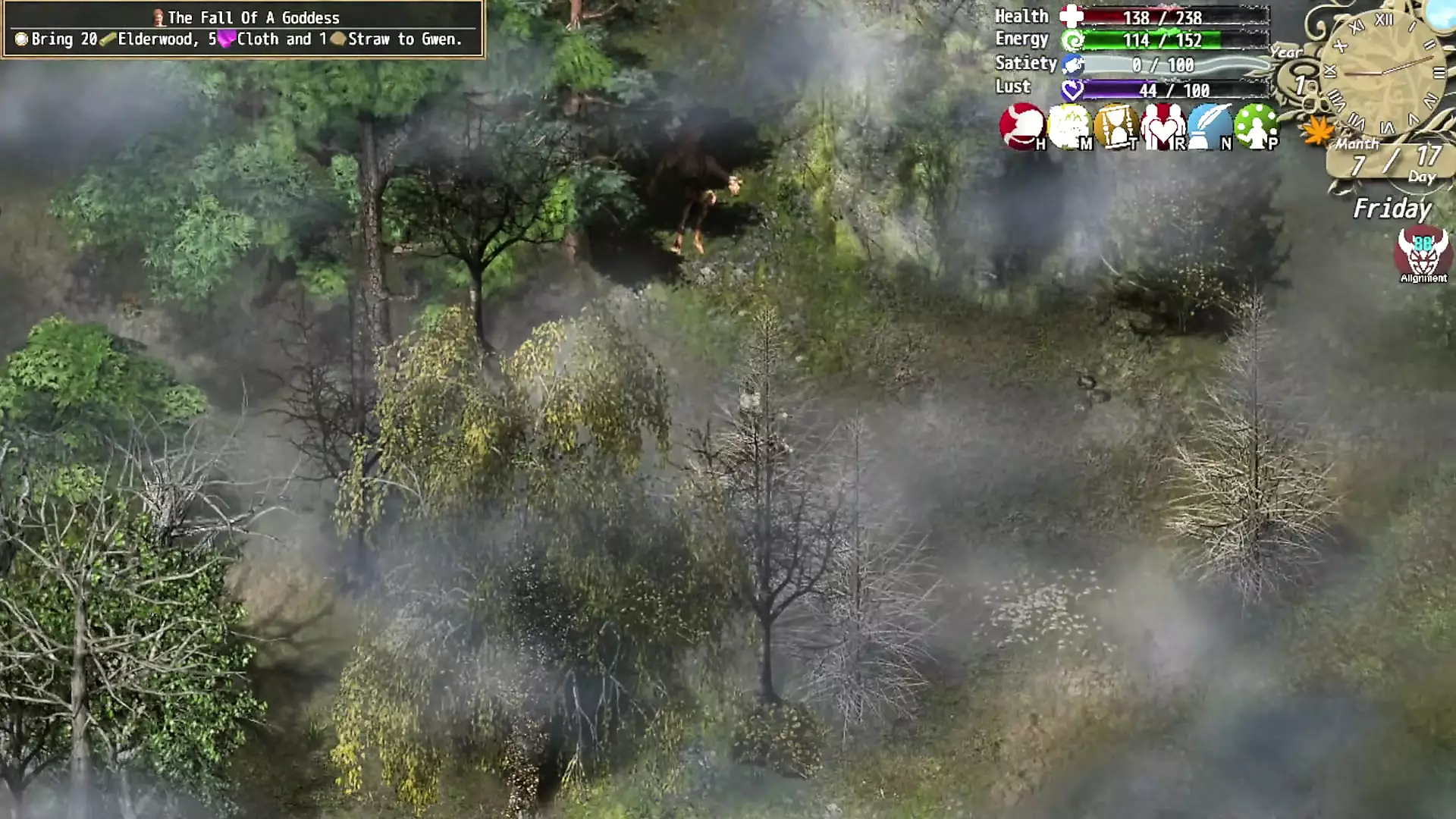Select the green P person icon
The image size is (1456, 819).
[x=1257, y=127]
